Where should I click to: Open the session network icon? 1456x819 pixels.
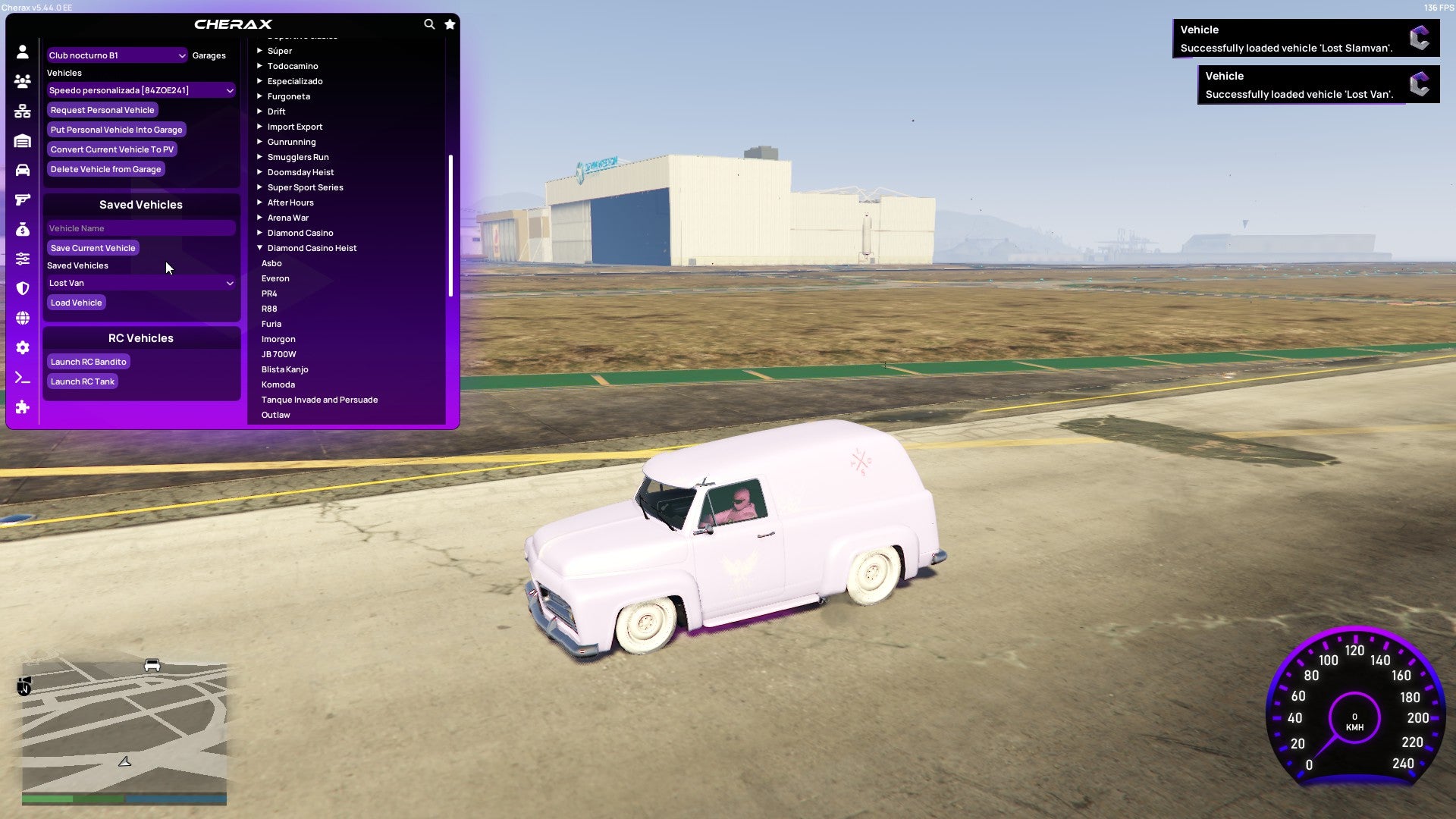click(x=23, y=110)
